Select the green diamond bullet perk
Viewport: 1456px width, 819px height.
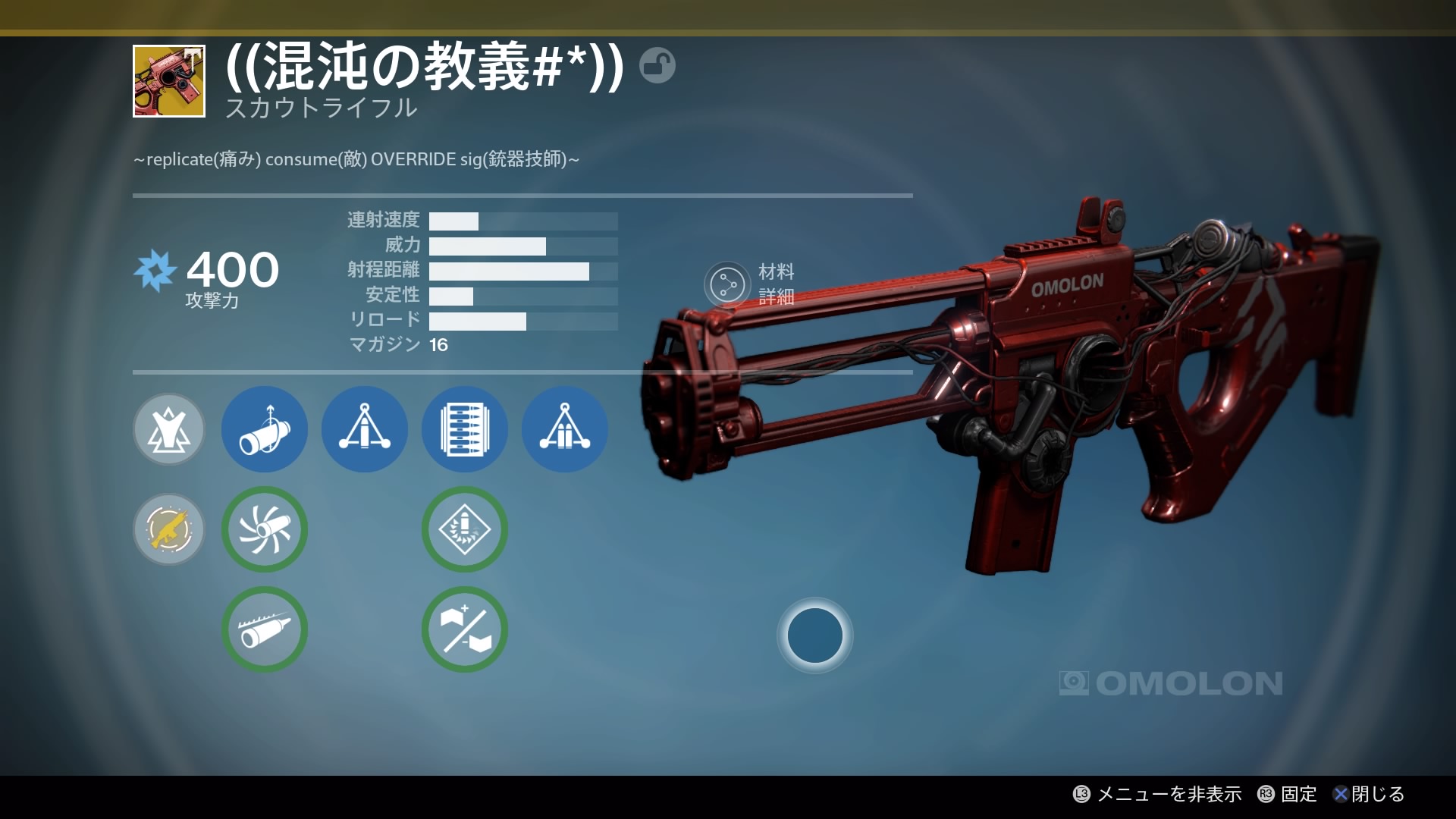tap(465, 529)
